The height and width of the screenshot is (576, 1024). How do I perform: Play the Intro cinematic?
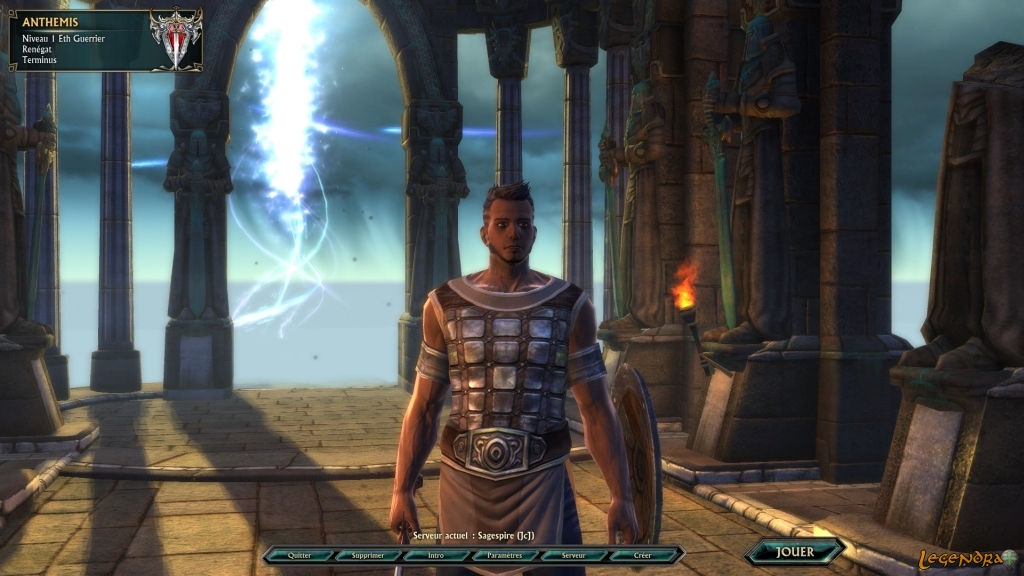point(436,554)
